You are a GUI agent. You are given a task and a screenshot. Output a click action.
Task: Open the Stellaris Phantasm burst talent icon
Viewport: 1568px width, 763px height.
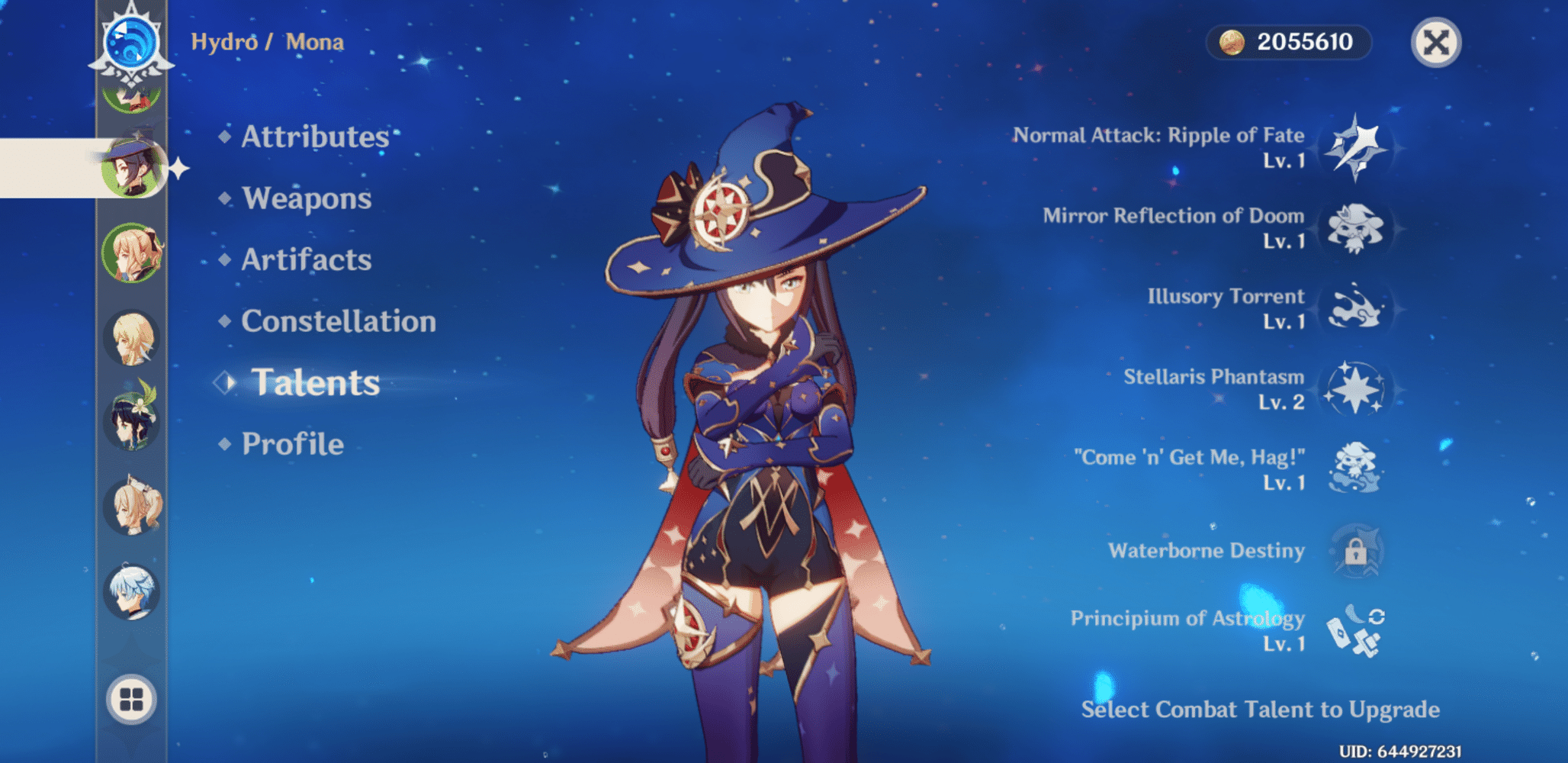[x=1356, y=389]
